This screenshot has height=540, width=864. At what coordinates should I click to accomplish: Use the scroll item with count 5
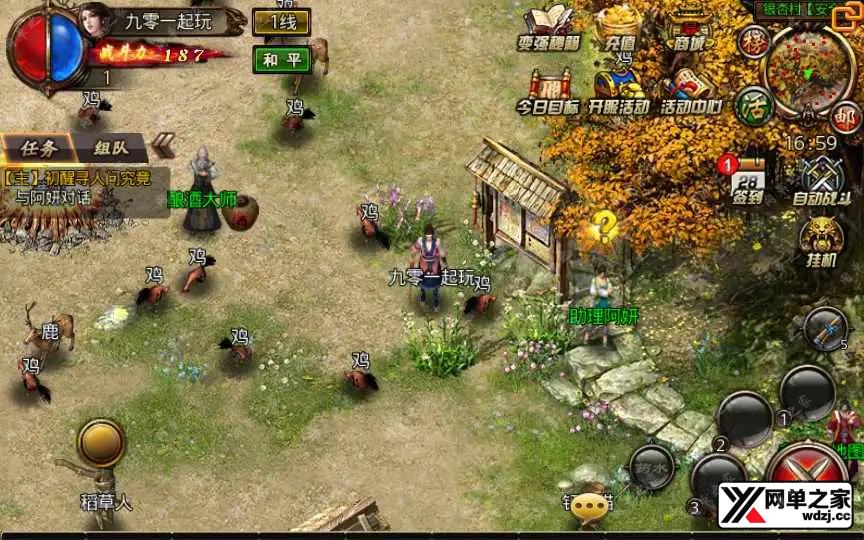click(827, 326)
